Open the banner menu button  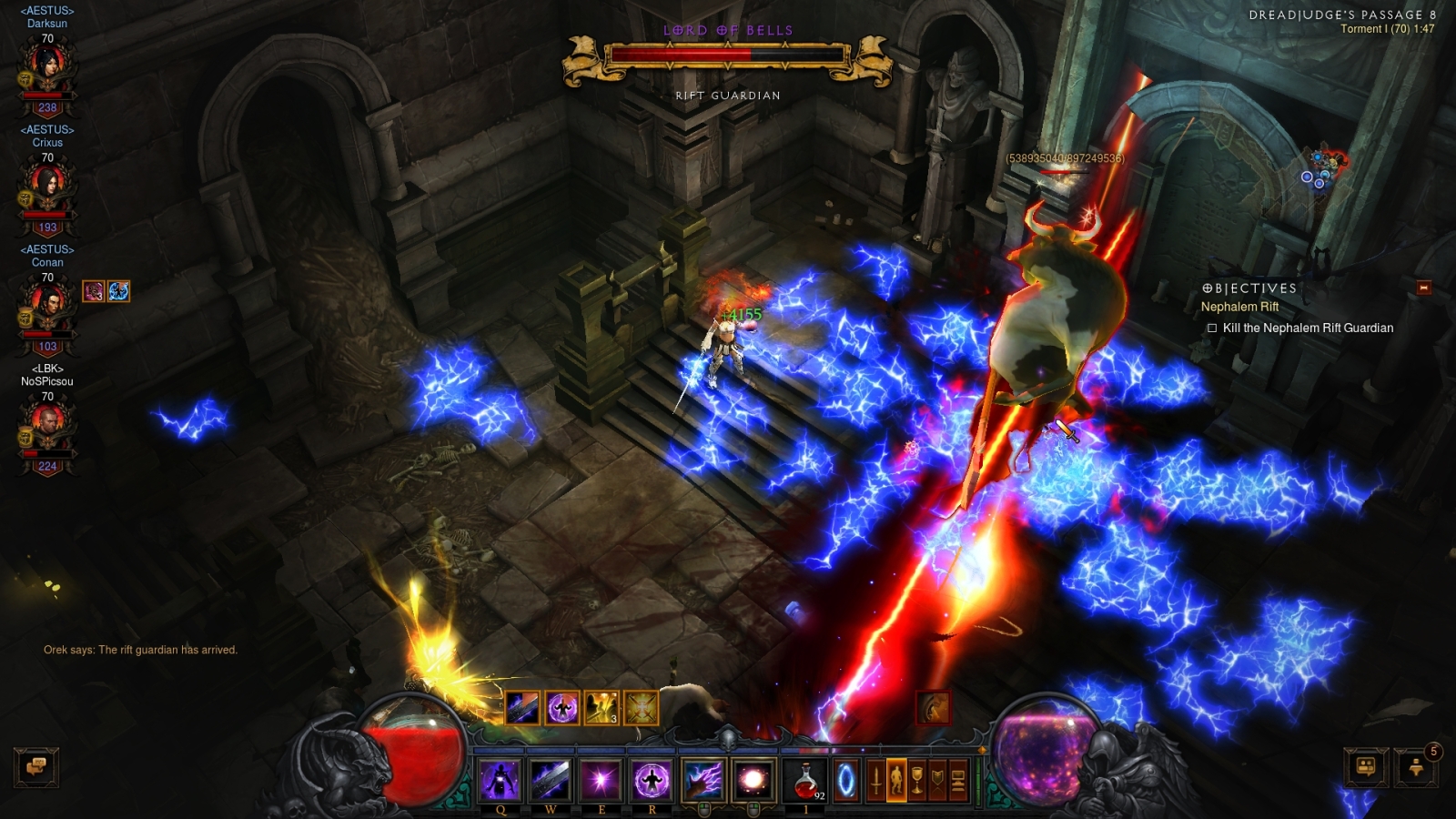937,780
